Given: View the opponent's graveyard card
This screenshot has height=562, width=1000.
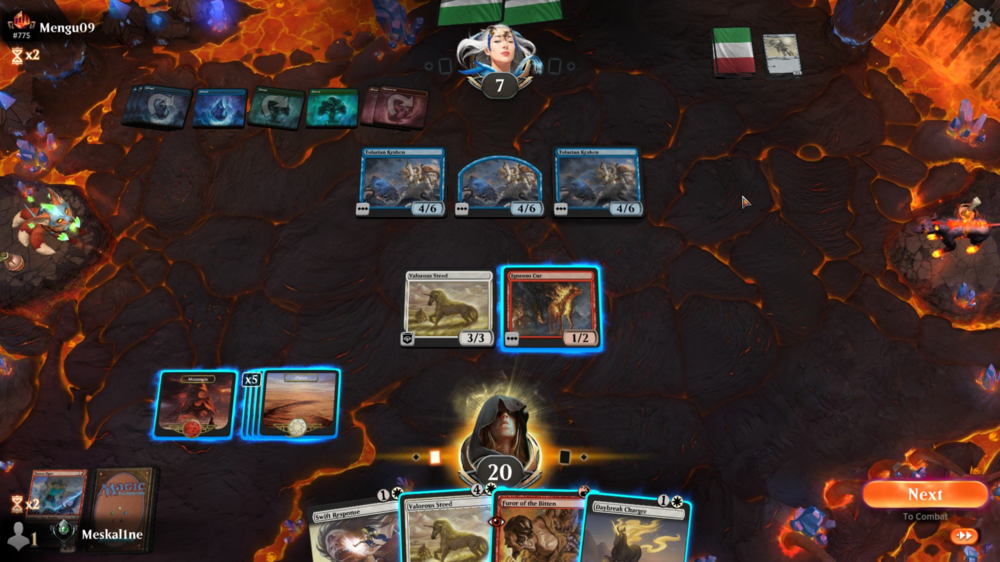Looking at the screenshot, I should coord(782,54).
